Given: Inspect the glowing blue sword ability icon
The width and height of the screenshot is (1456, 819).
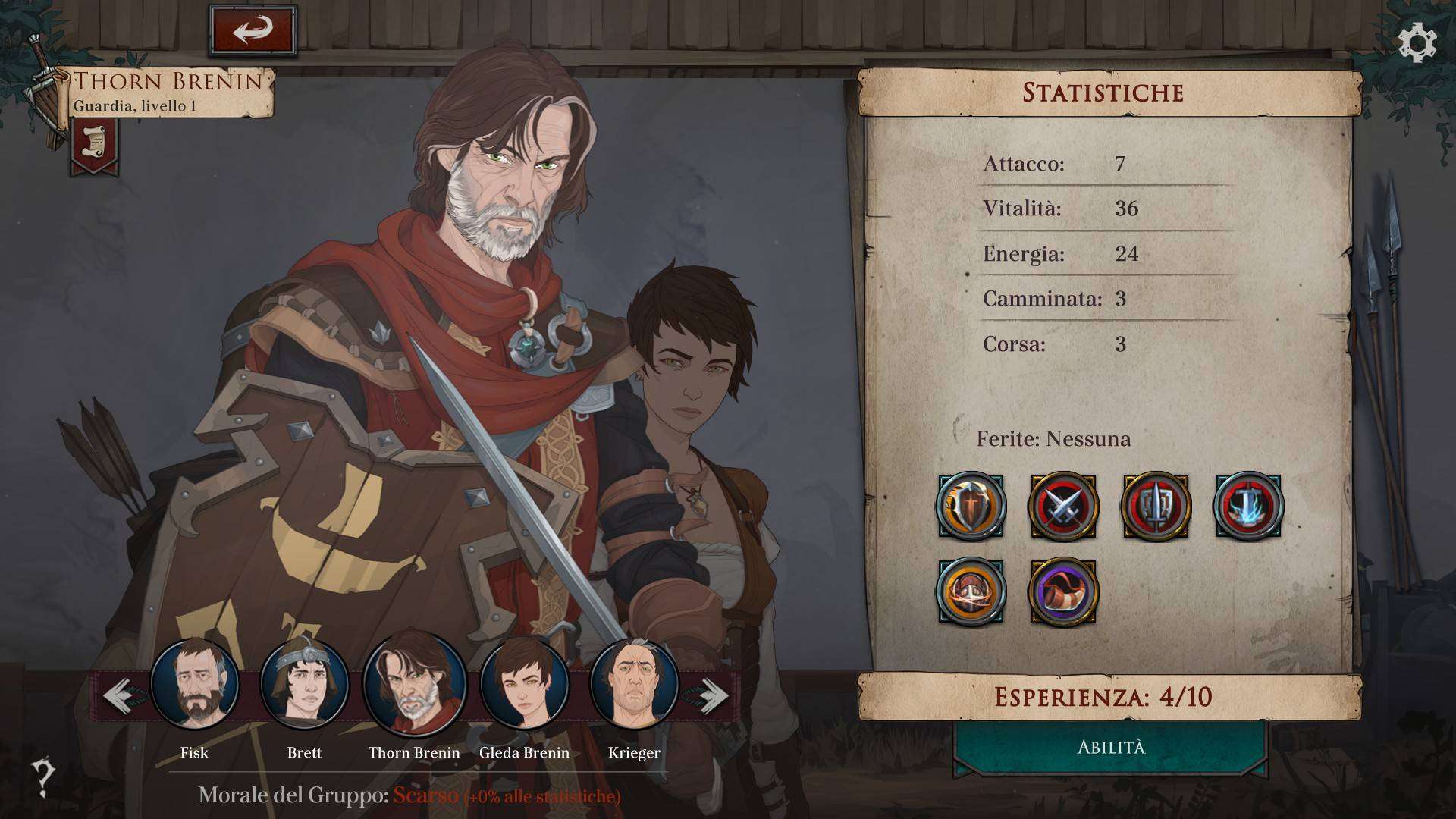Looking at the screenshot, I should [x=1249, y=507].
